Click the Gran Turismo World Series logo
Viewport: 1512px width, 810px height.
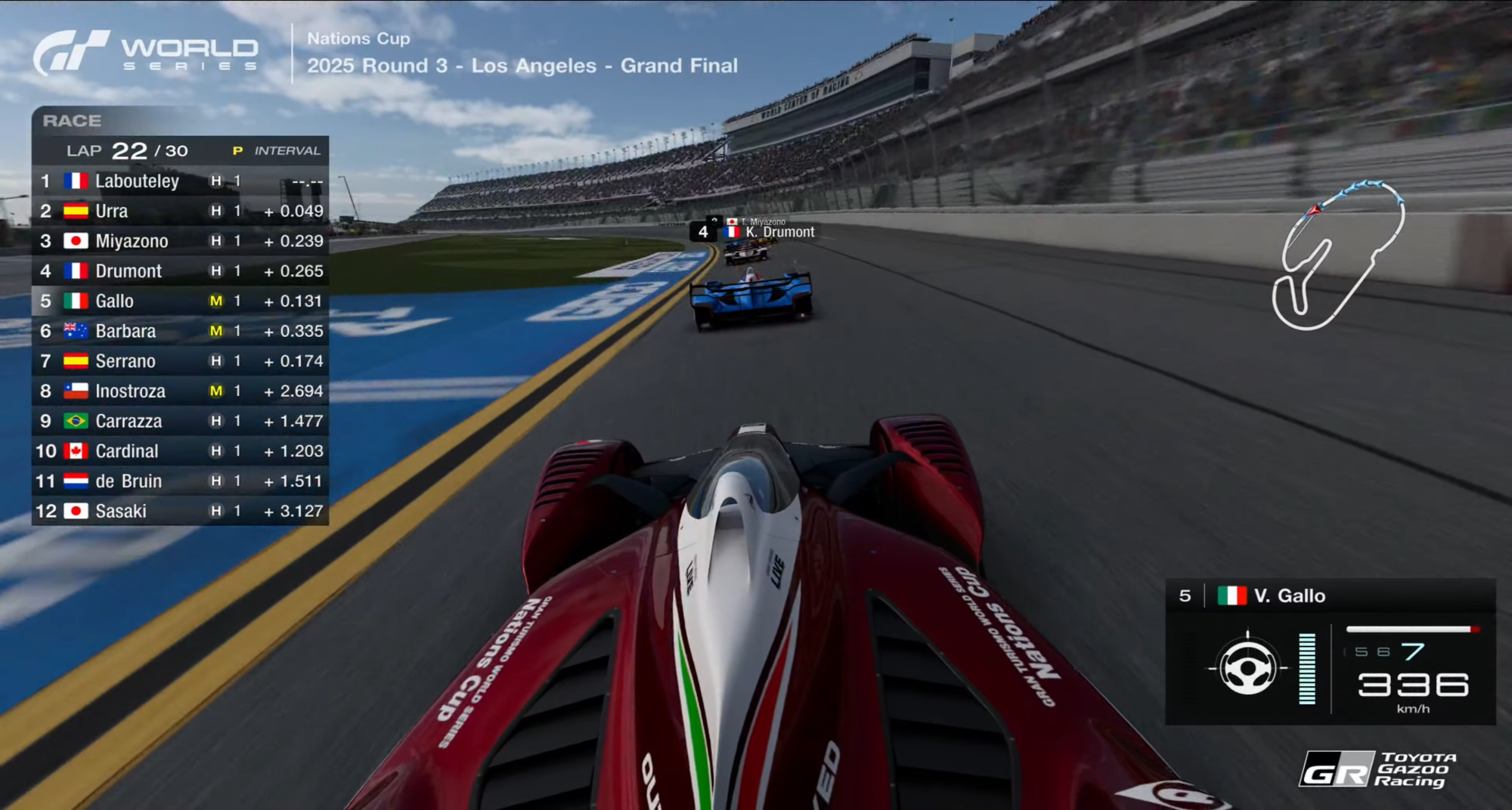(146, 53)
